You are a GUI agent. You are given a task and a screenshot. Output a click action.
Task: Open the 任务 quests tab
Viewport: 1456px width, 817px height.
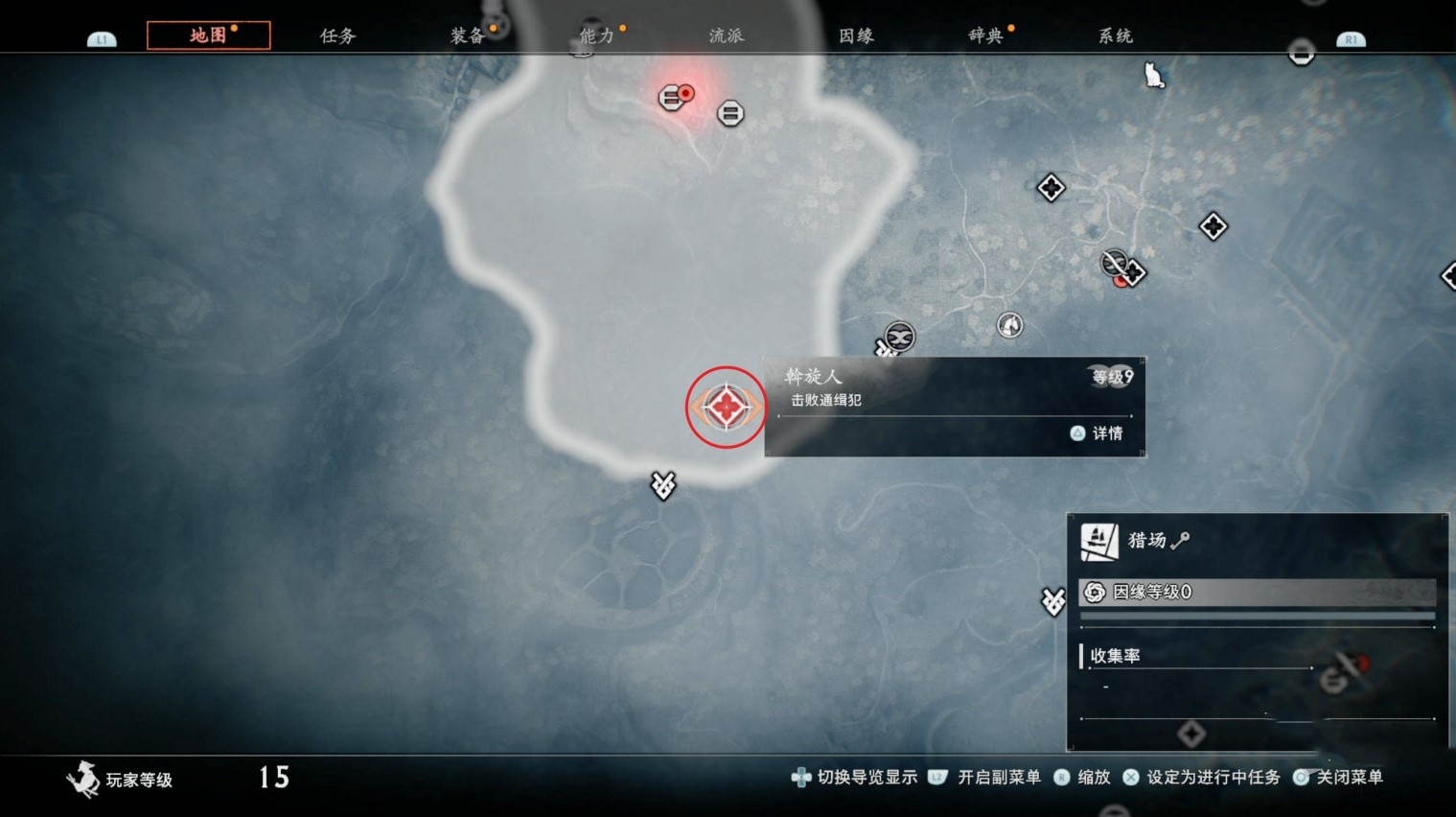[x=337, y=35]
